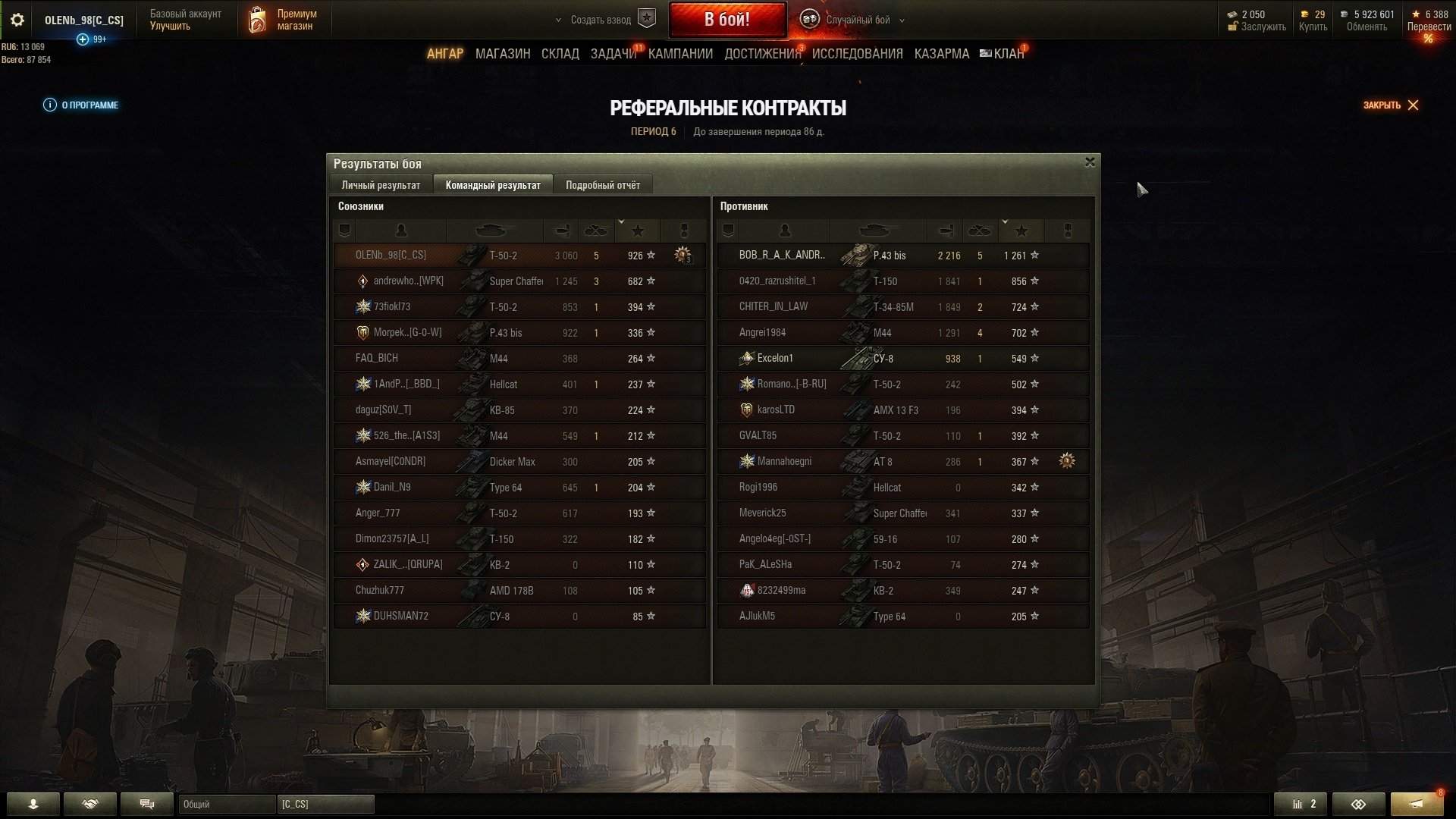This screenshot has width=1456, height=819.
Task: Open the Случайный бой battle type dropdown
Action: coord(857,20)
